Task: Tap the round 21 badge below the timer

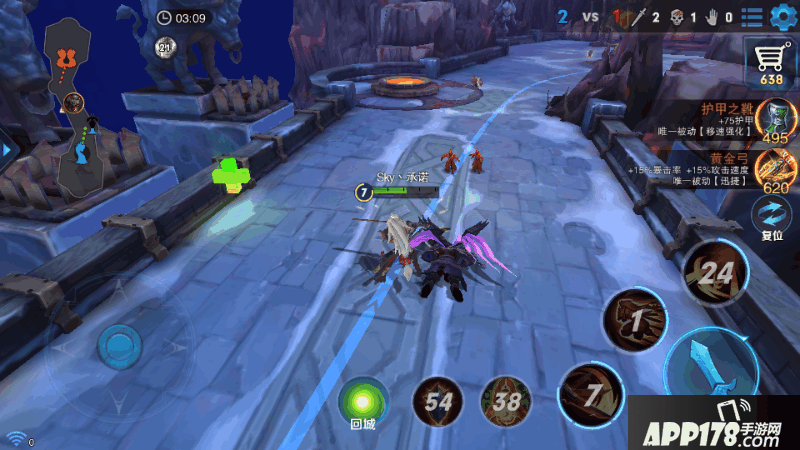Action: (x=166, y=46)
